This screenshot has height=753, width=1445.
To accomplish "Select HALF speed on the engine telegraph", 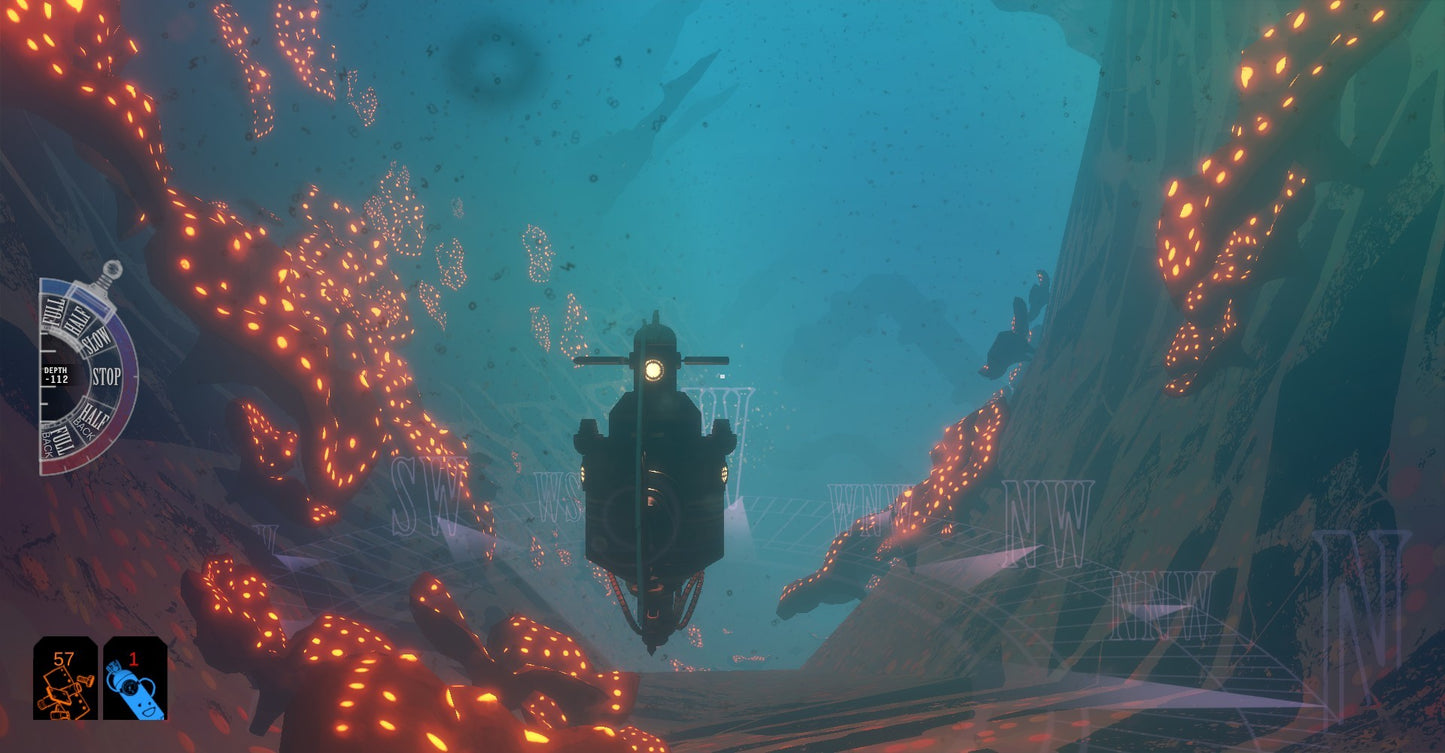I will [x=77, y=317].
